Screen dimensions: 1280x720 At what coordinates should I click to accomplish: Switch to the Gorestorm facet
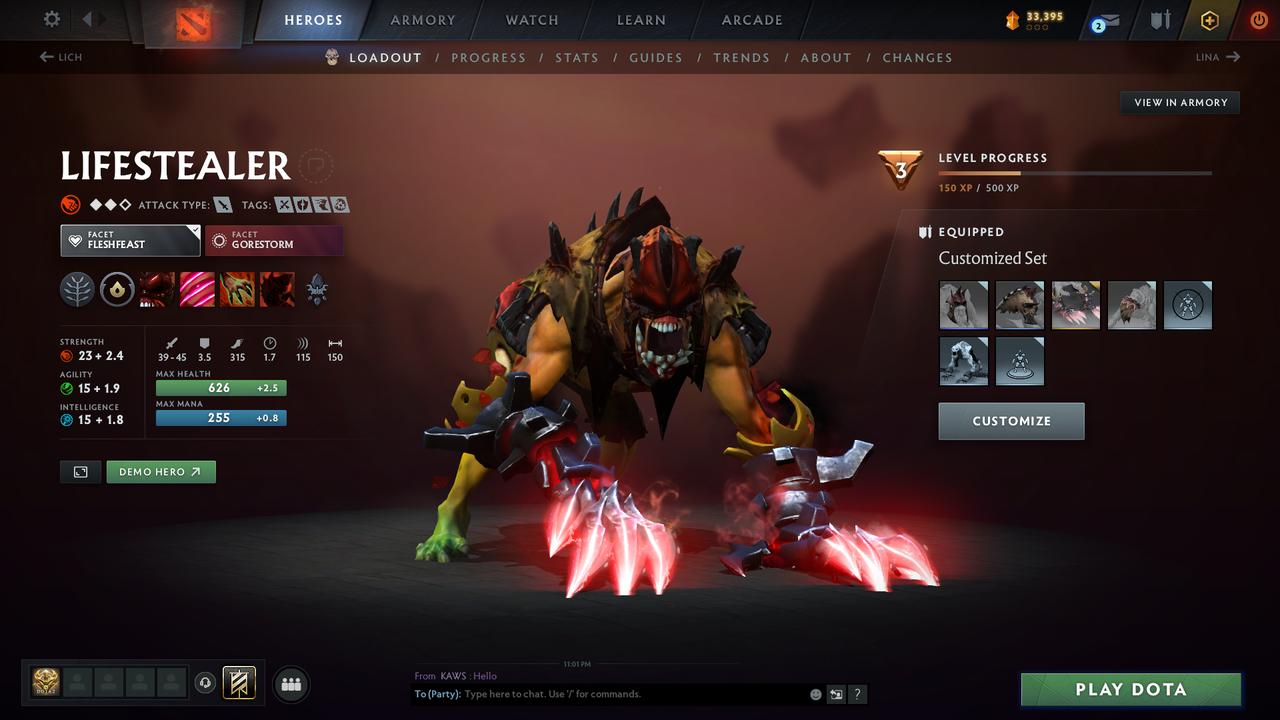click(274, 240)
